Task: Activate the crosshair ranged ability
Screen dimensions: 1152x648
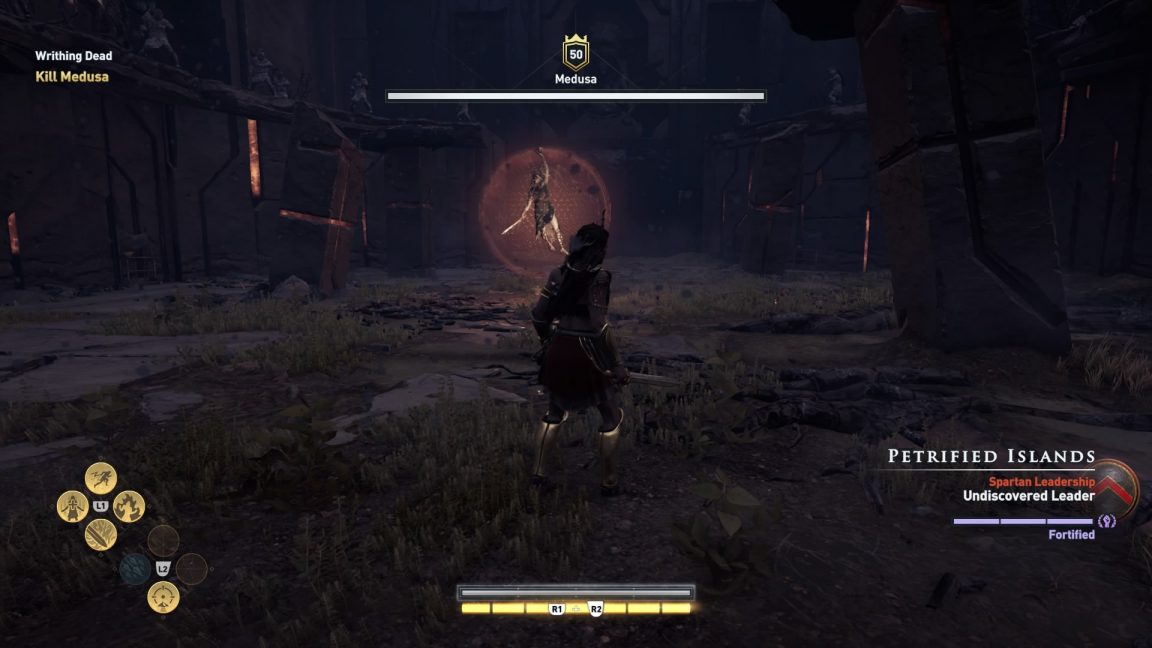Action: coord(163,597)
